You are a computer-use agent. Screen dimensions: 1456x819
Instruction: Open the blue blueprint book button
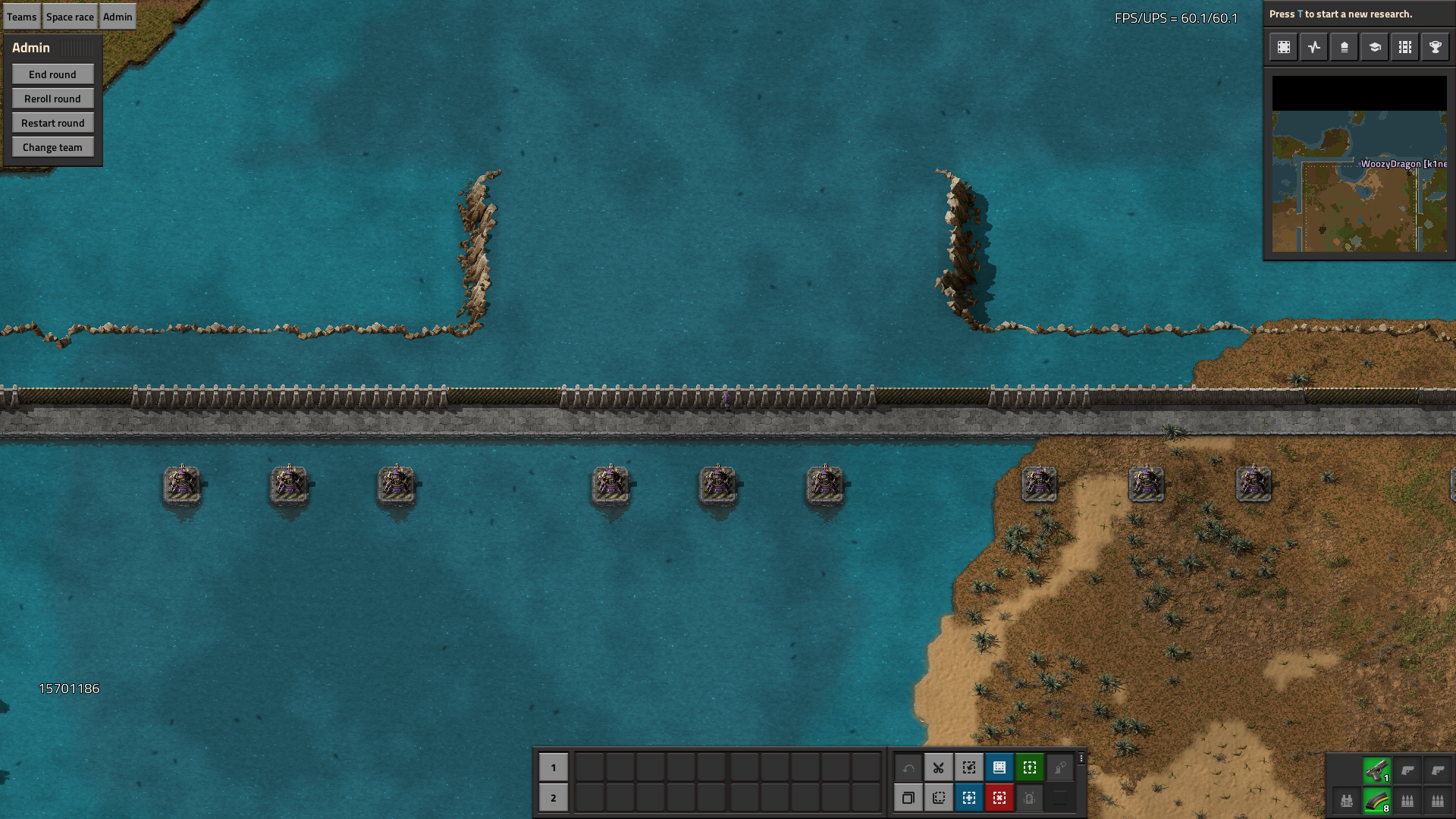[x=999, y=767]
